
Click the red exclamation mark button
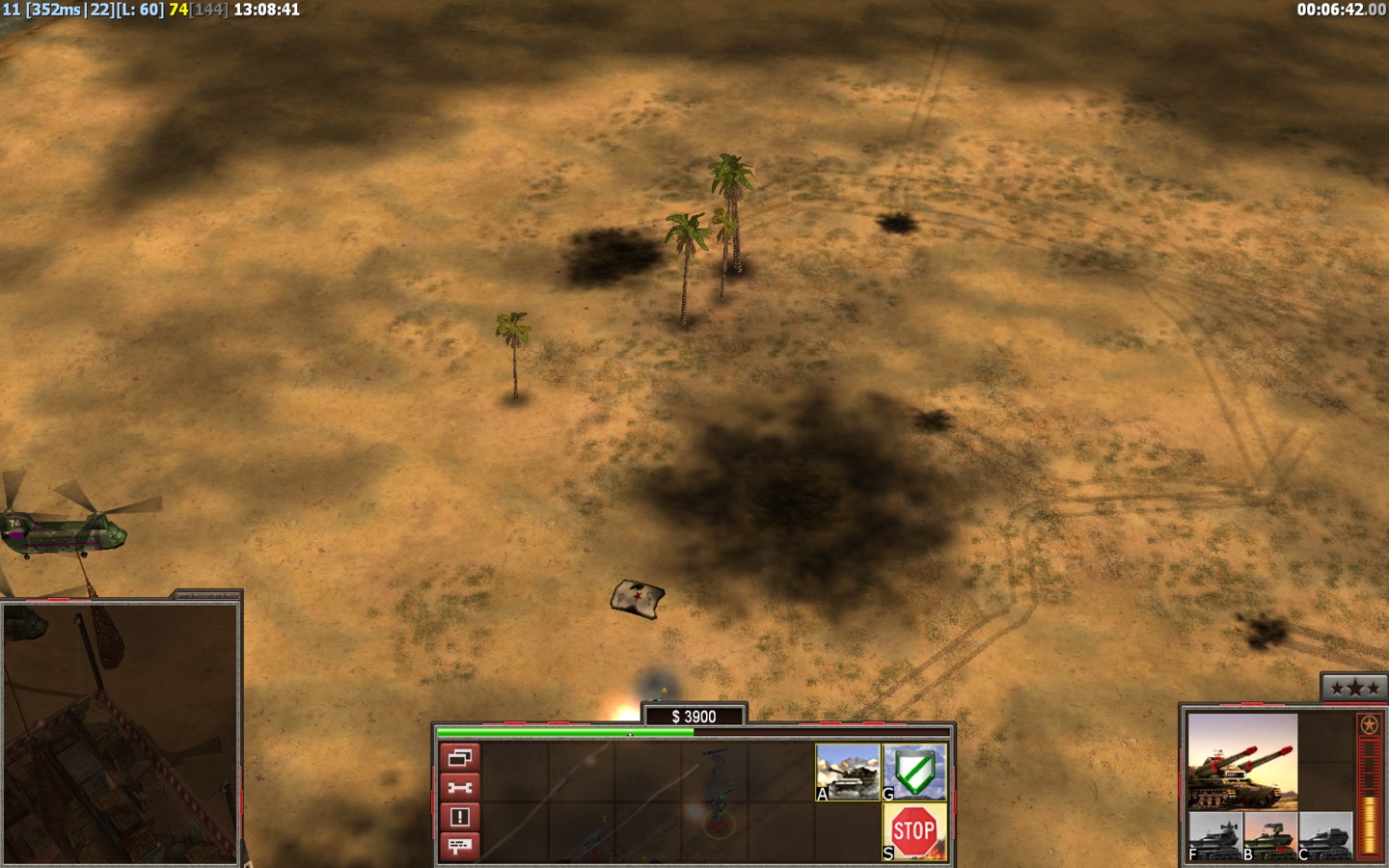(x=459, y=817)
